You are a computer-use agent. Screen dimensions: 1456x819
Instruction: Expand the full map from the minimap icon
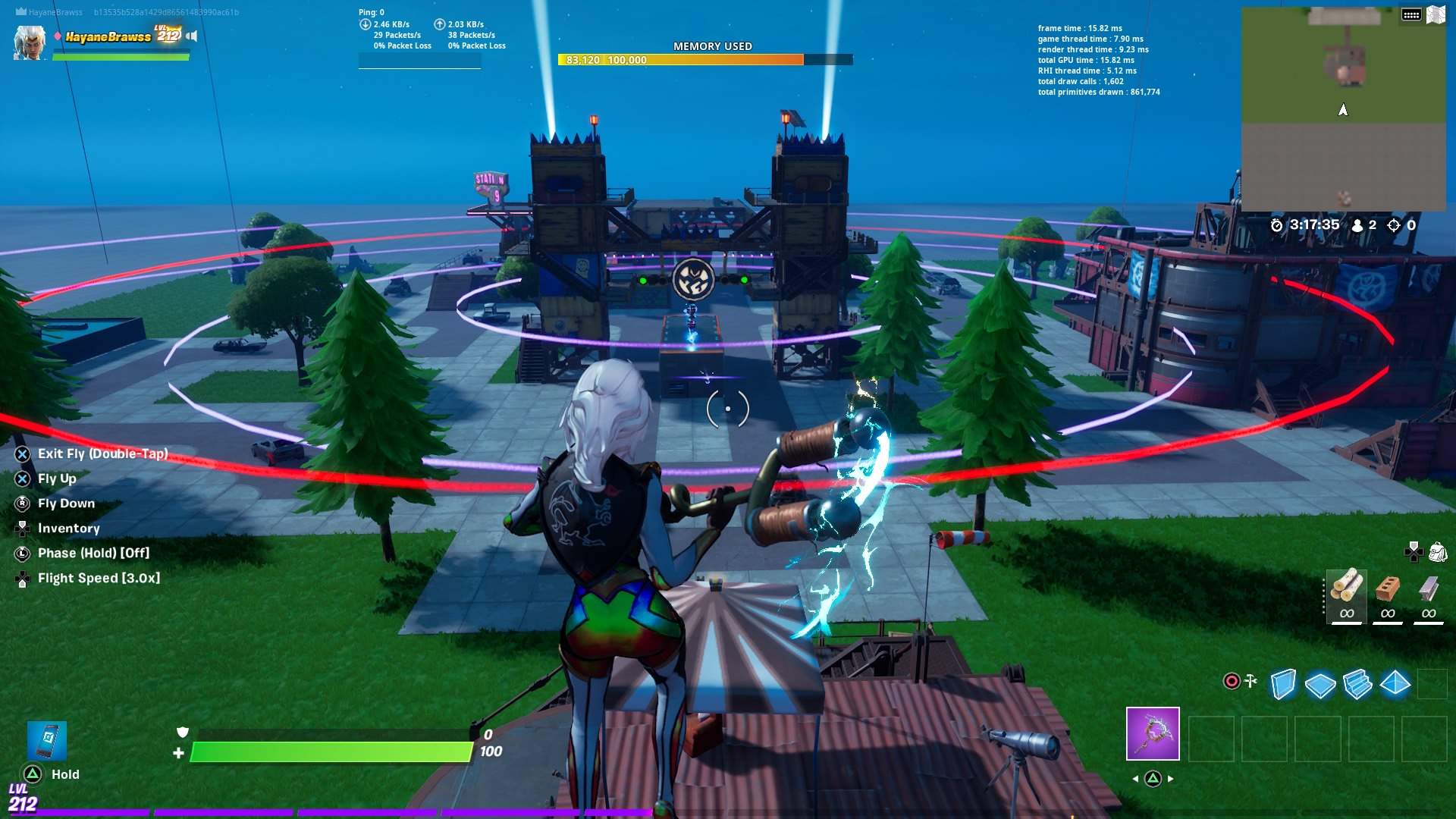[1436, 13]
